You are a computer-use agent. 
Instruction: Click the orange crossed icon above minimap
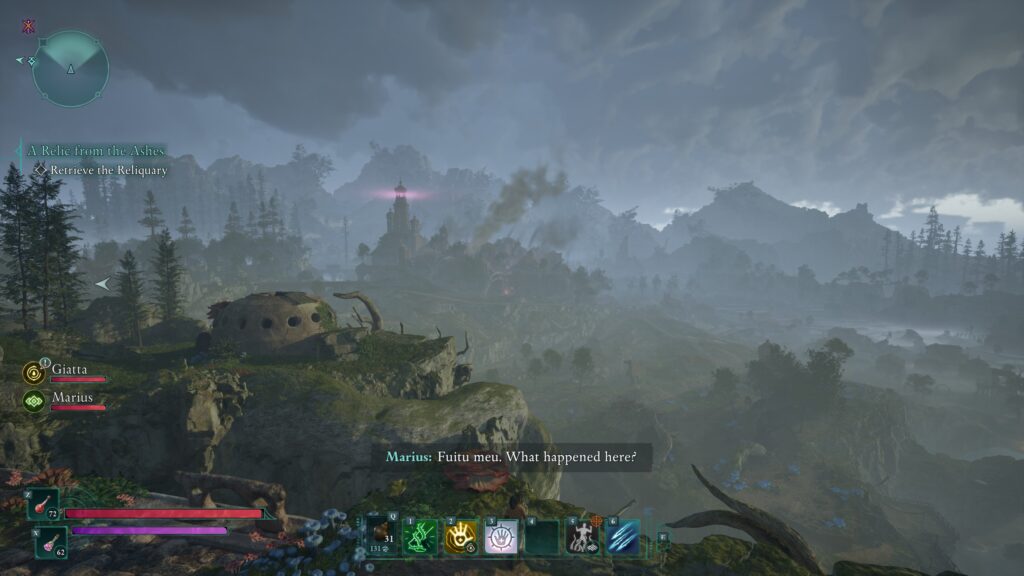click(x=28, y=27)
